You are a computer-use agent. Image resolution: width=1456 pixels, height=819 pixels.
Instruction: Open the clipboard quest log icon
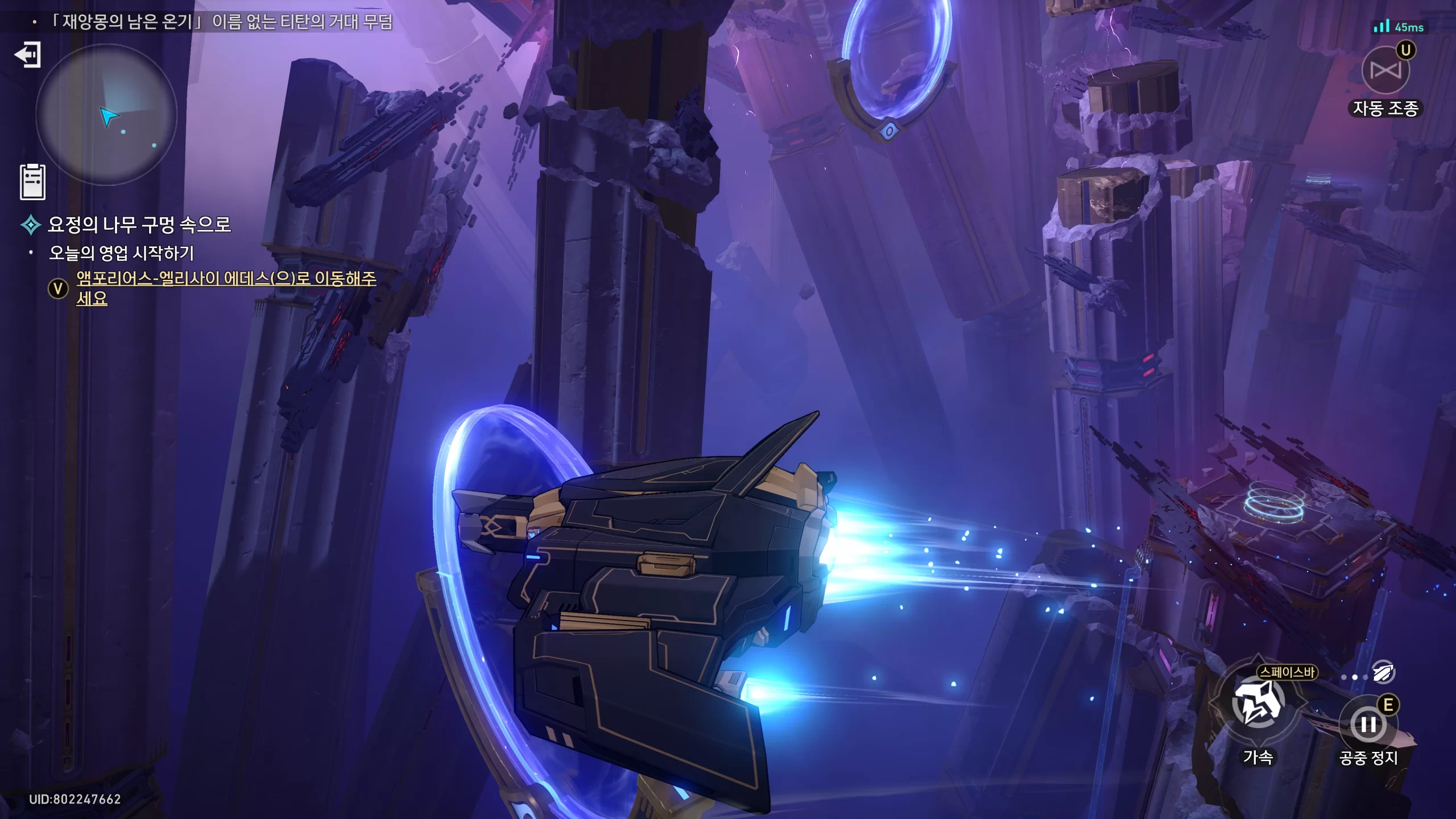click(32, 182)
